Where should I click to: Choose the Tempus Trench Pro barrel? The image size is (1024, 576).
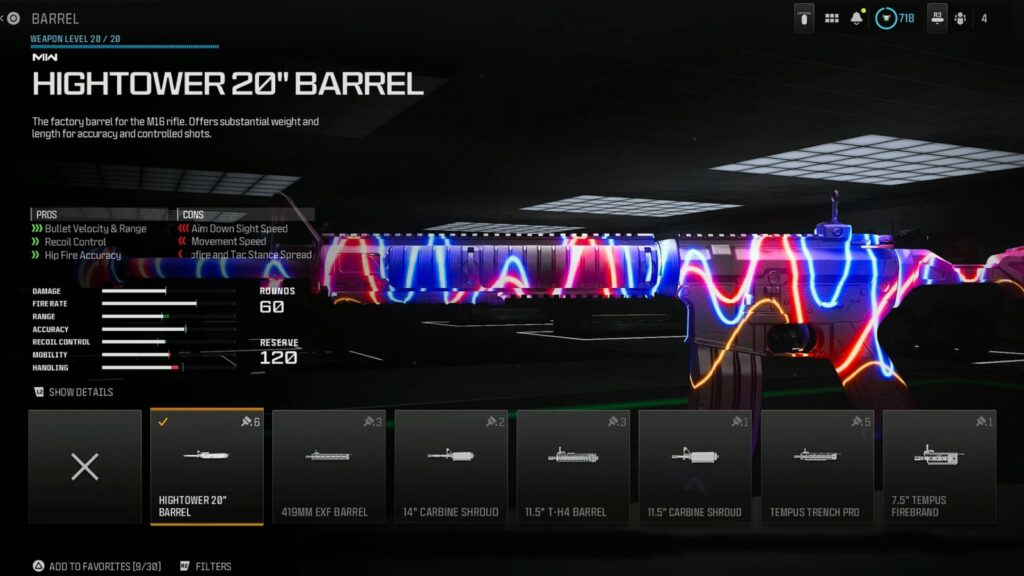[x=817, y=466]
